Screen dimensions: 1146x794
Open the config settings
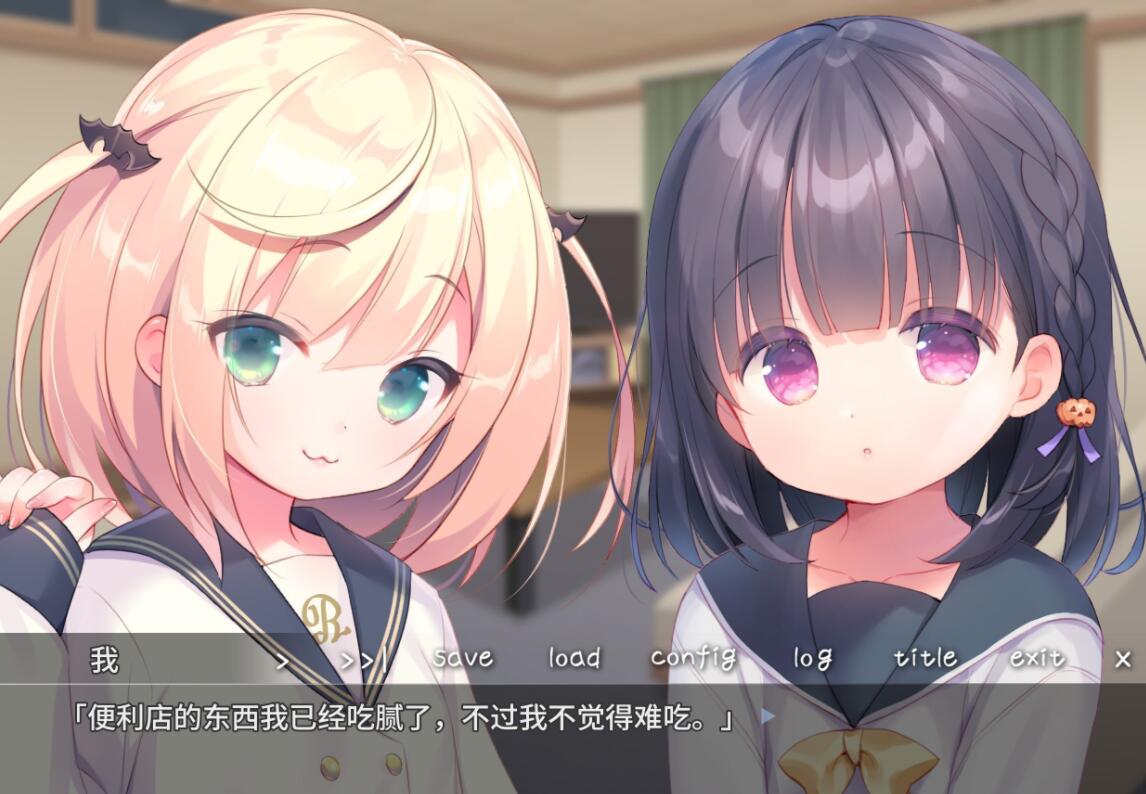693,658
